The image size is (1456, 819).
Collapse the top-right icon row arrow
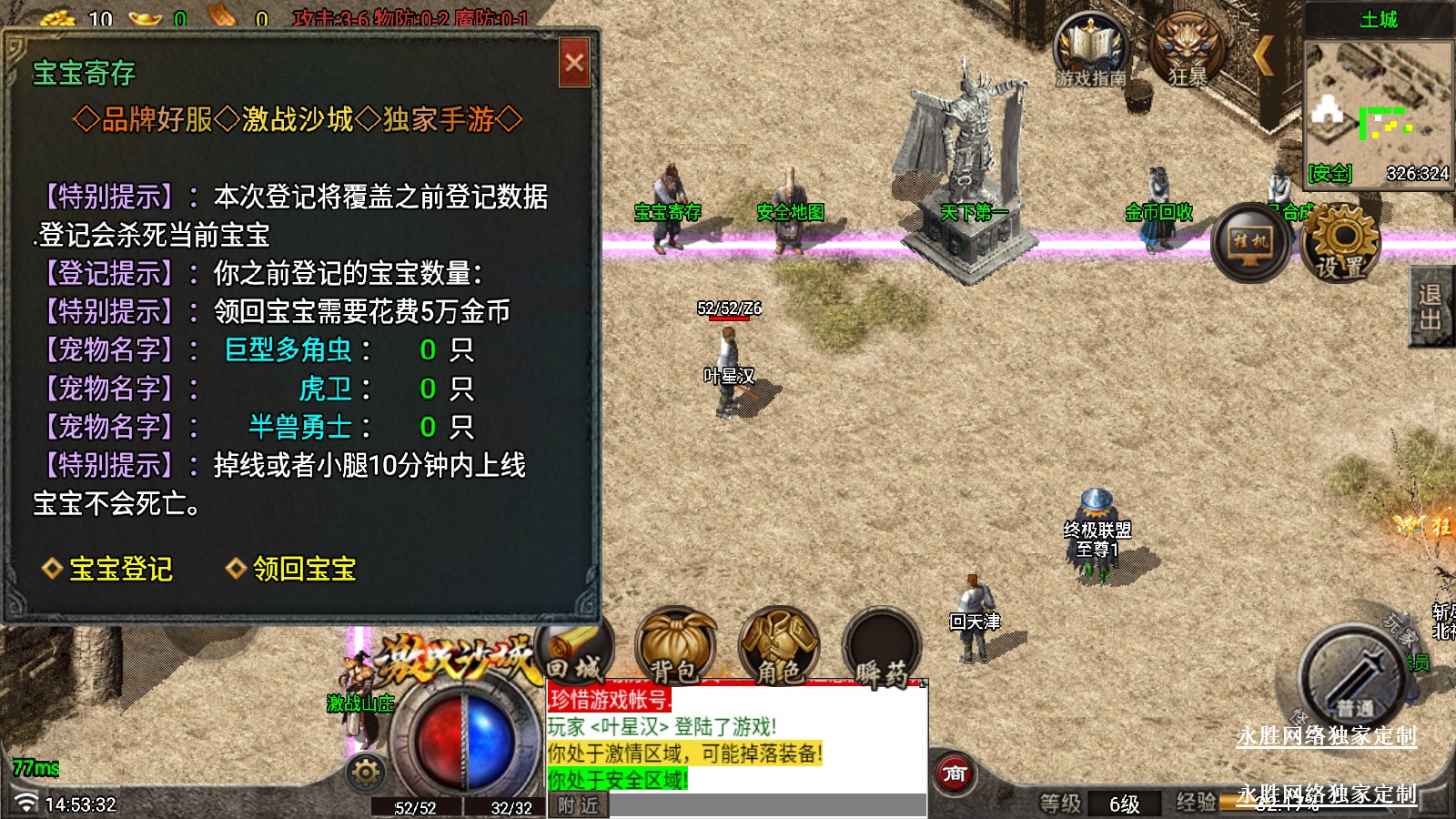[x=1263, y=56]
